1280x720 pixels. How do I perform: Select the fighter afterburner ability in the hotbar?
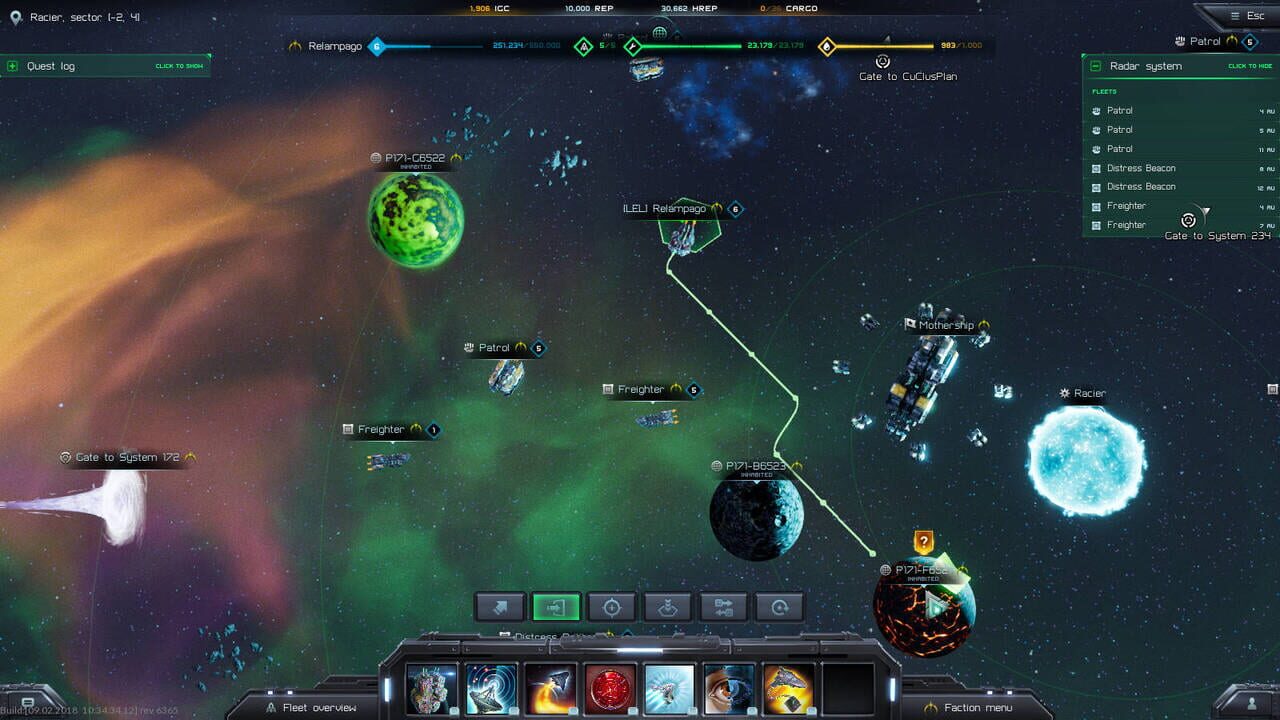pos(550,687)
